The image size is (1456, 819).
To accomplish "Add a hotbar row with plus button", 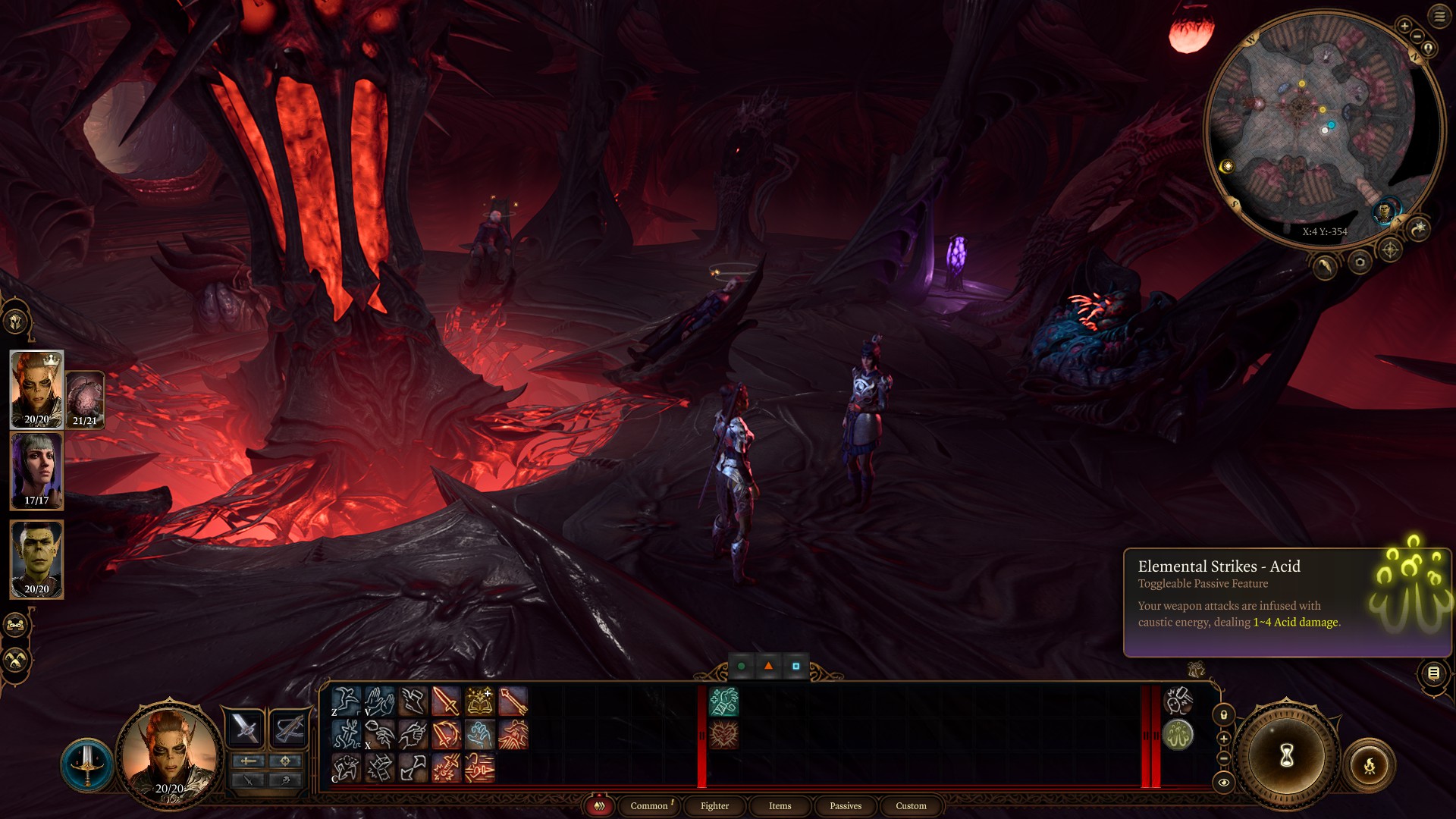I will [x=1223, y=739].
